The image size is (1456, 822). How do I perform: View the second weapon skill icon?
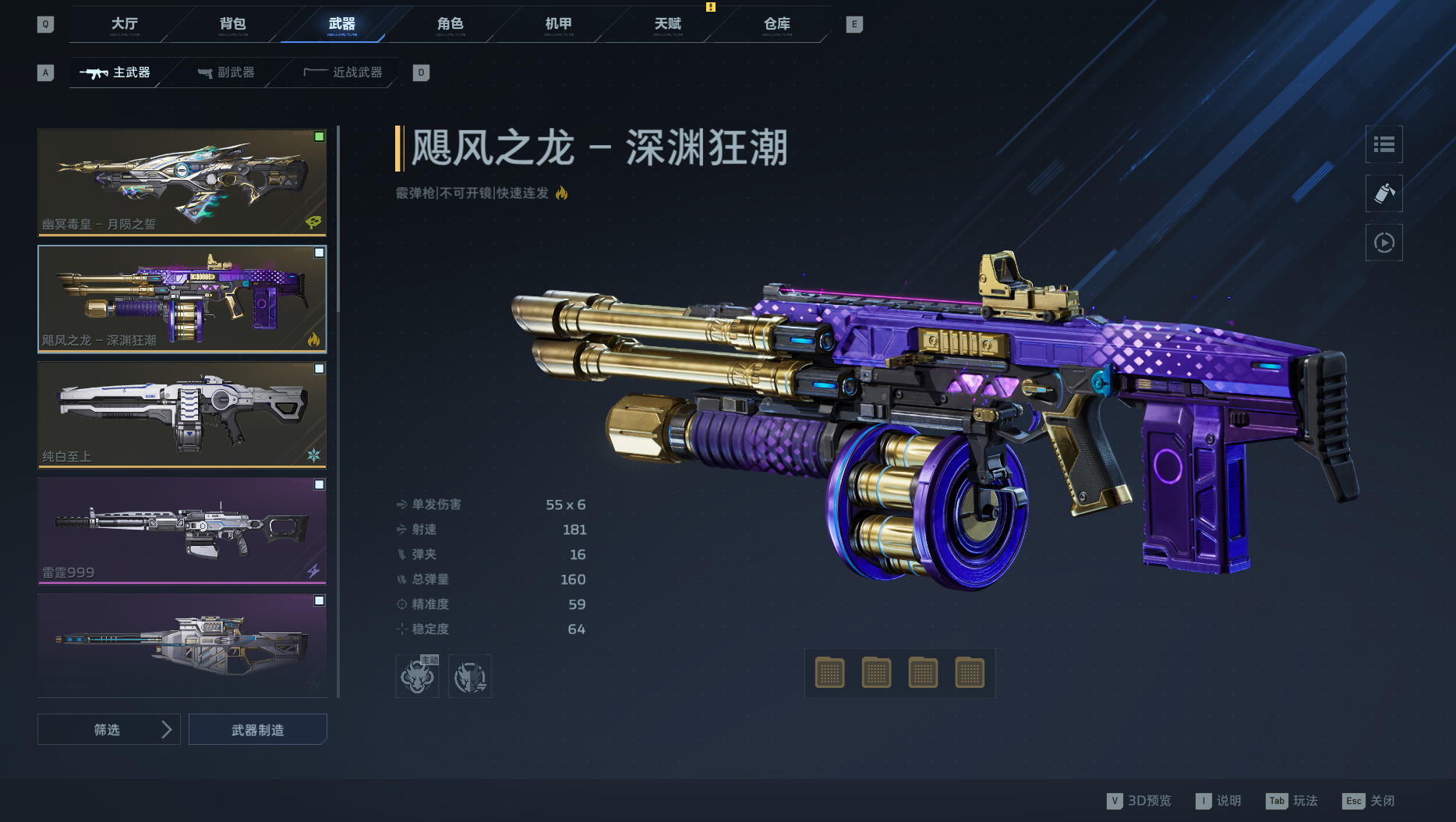click(x=470, y=676)
